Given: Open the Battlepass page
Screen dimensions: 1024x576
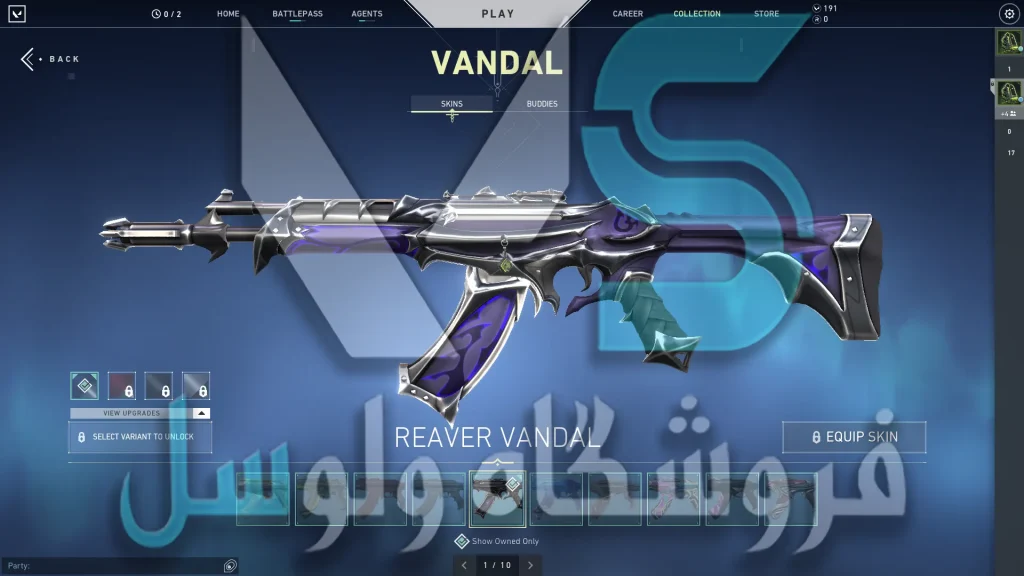Looking at the screenshot, I should (297, 14).
